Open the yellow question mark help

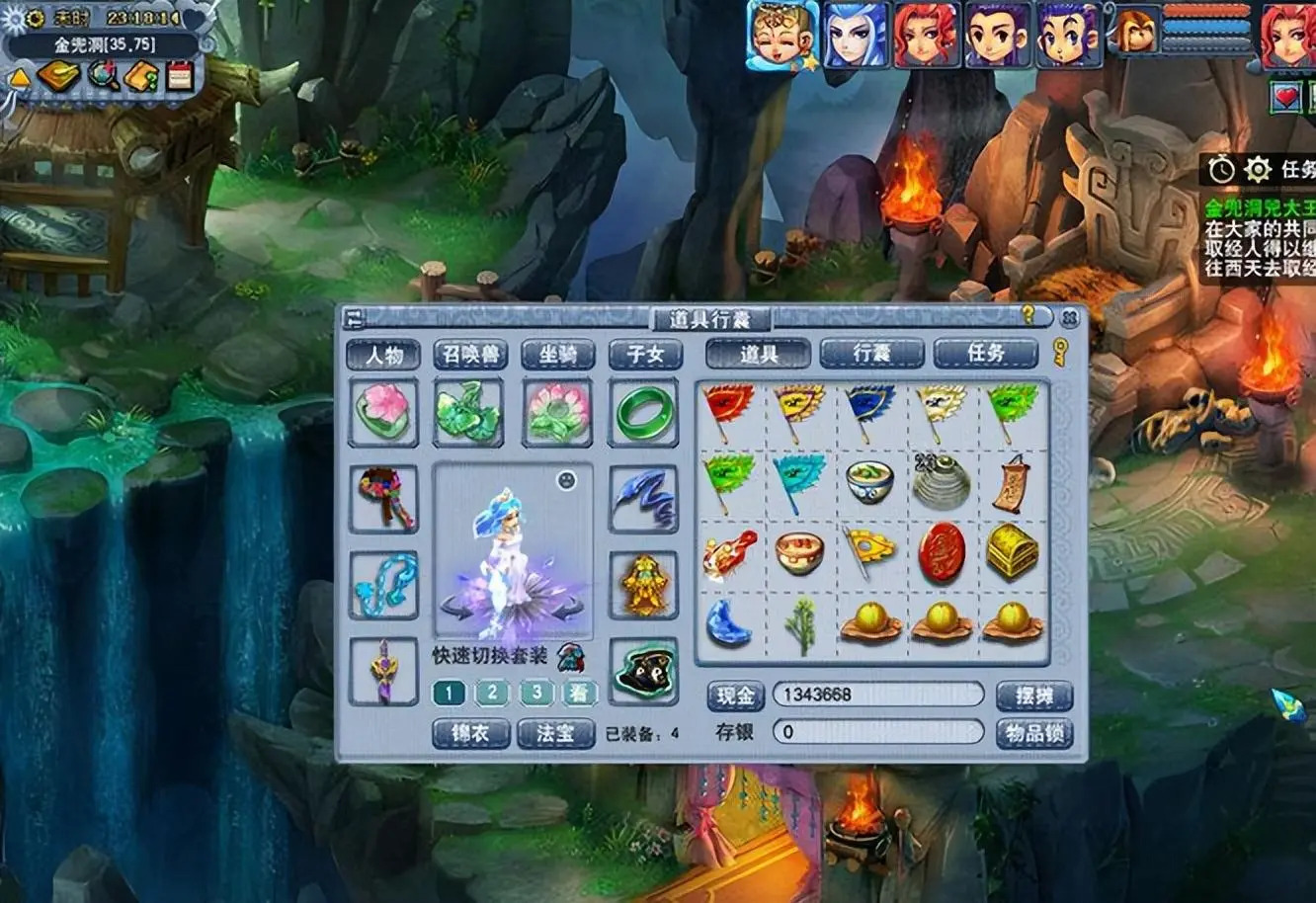pyautogui.click(x=1028, y=315)
